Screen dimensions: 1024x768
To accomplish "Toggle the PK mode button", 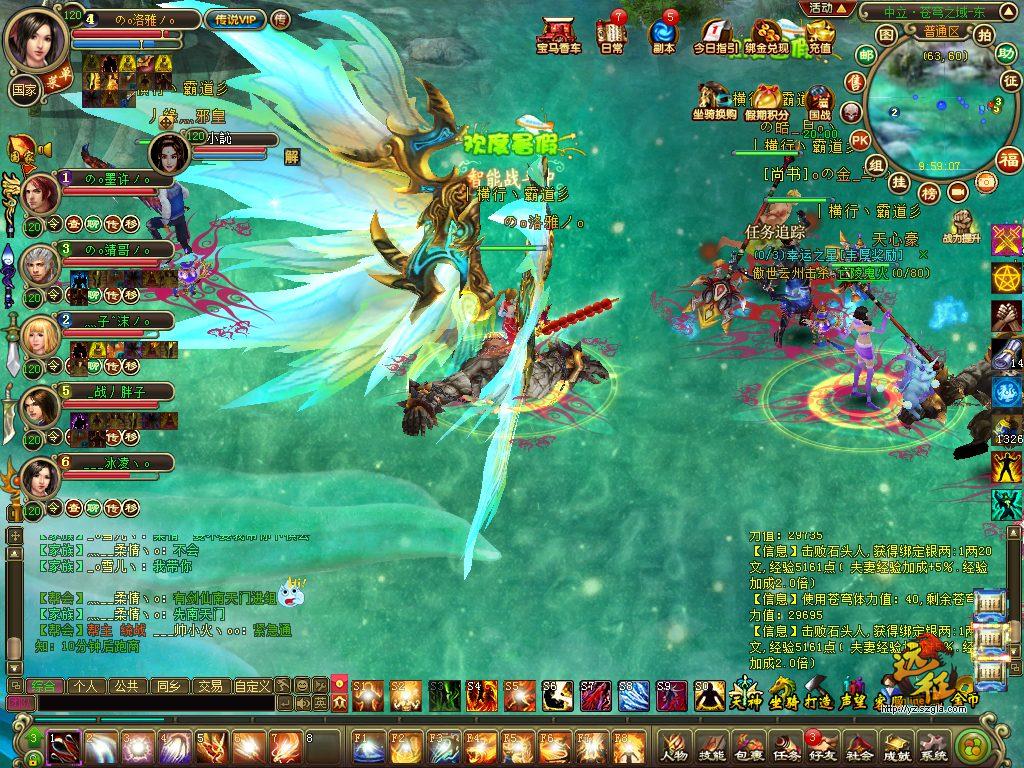I will click(x=859, y=140).
